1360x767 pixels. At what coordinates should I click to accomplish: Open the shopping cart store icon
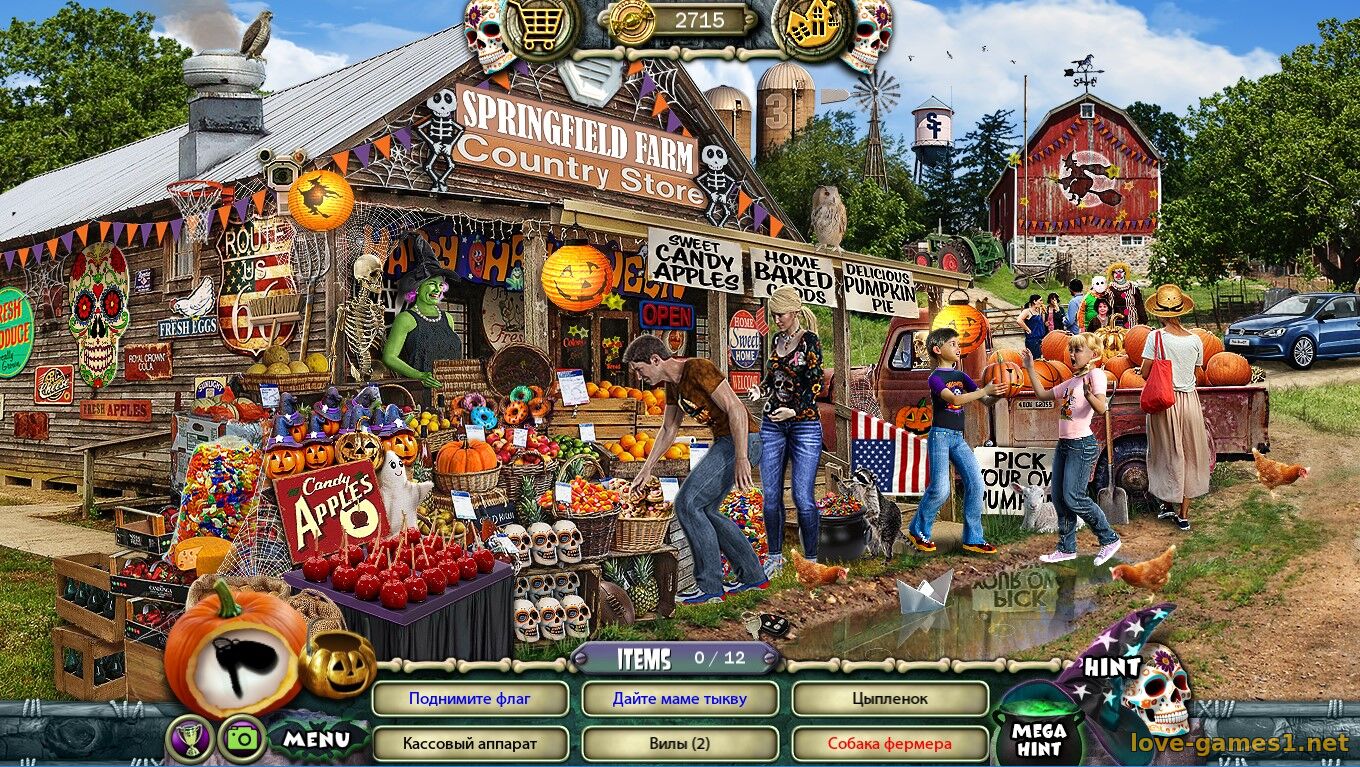(x=536, y=28)
